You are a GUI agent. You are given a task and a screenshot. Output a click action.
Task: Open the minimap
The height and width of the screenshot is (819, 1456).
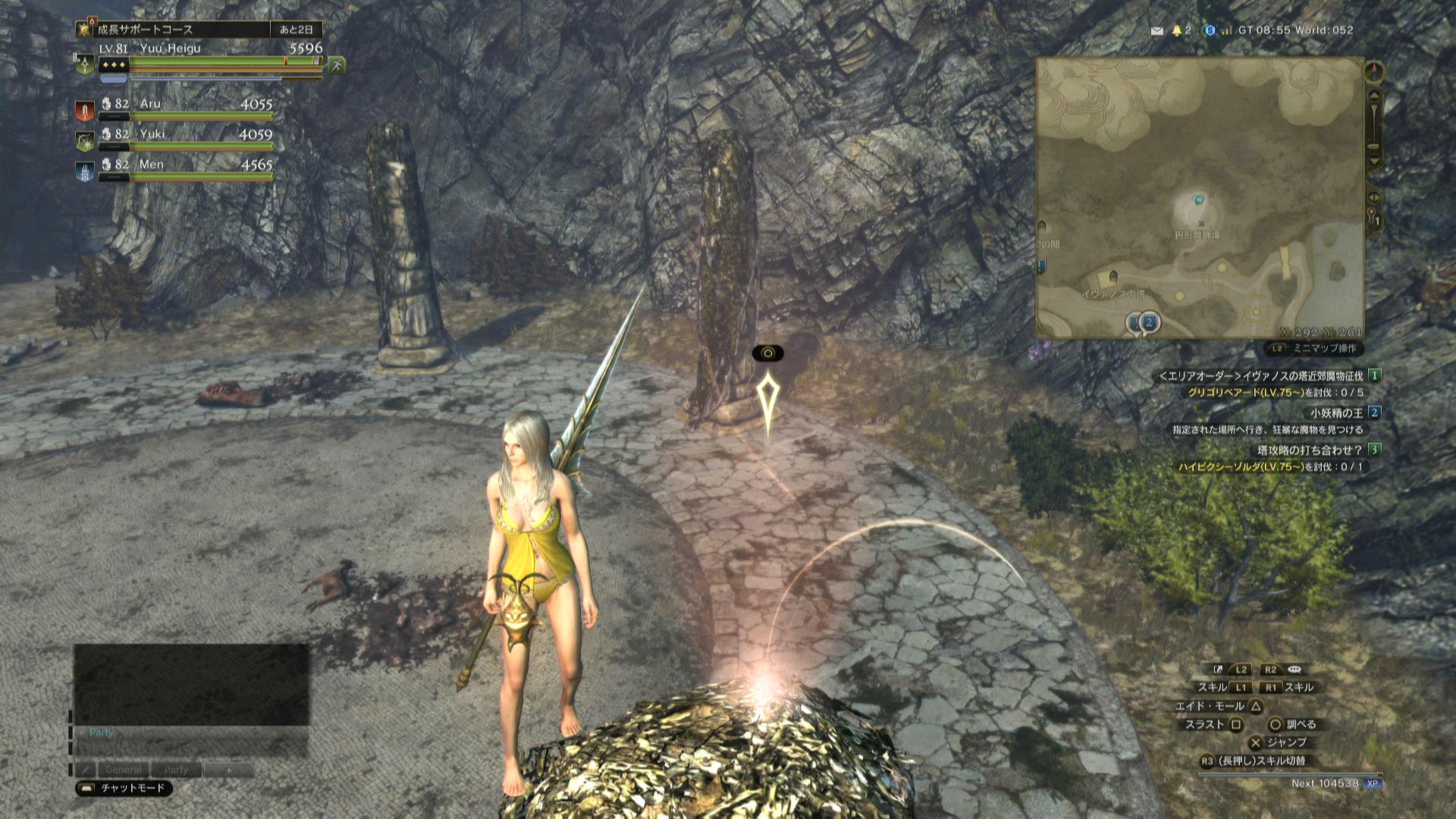(x=1200, y=197)
